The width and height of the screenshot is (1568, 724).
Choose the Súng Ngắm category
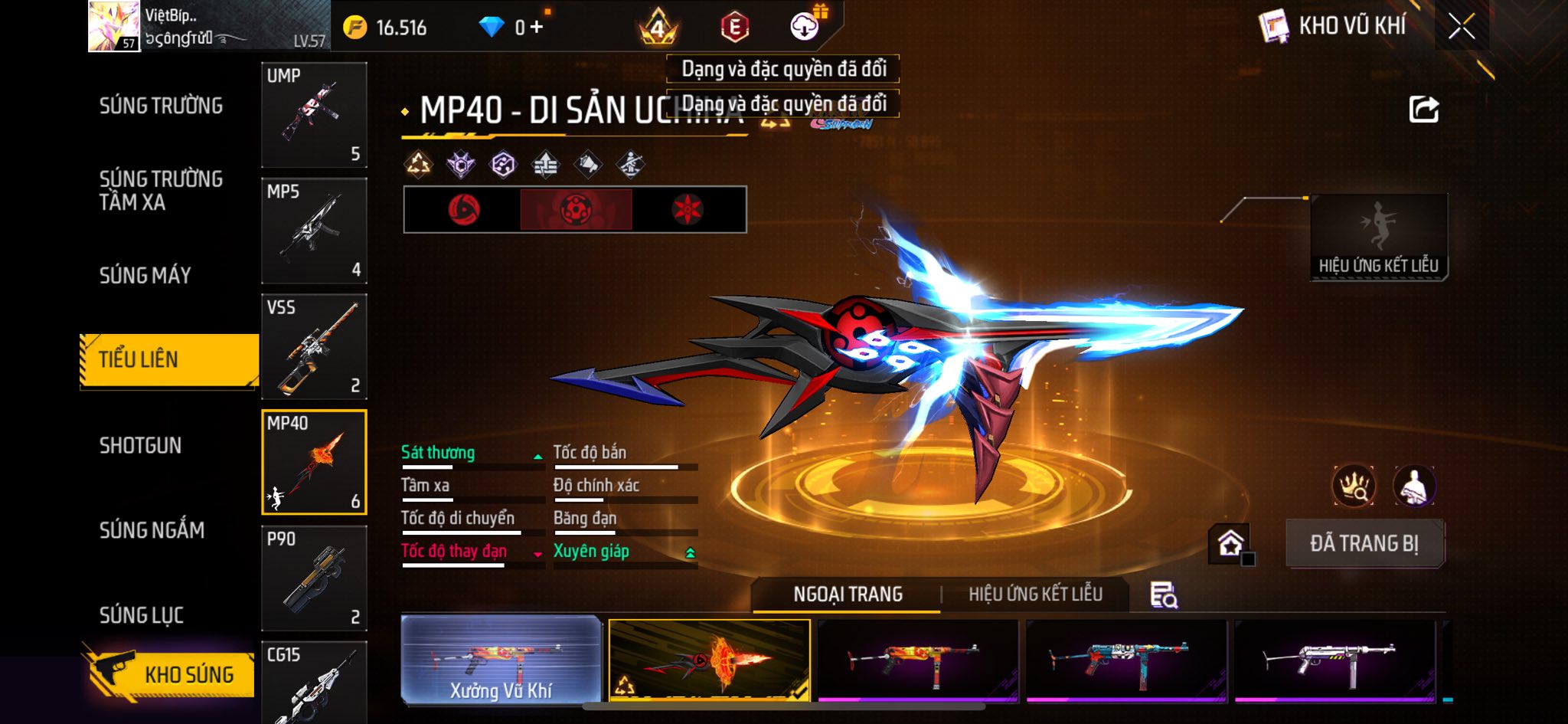[152, 530]
